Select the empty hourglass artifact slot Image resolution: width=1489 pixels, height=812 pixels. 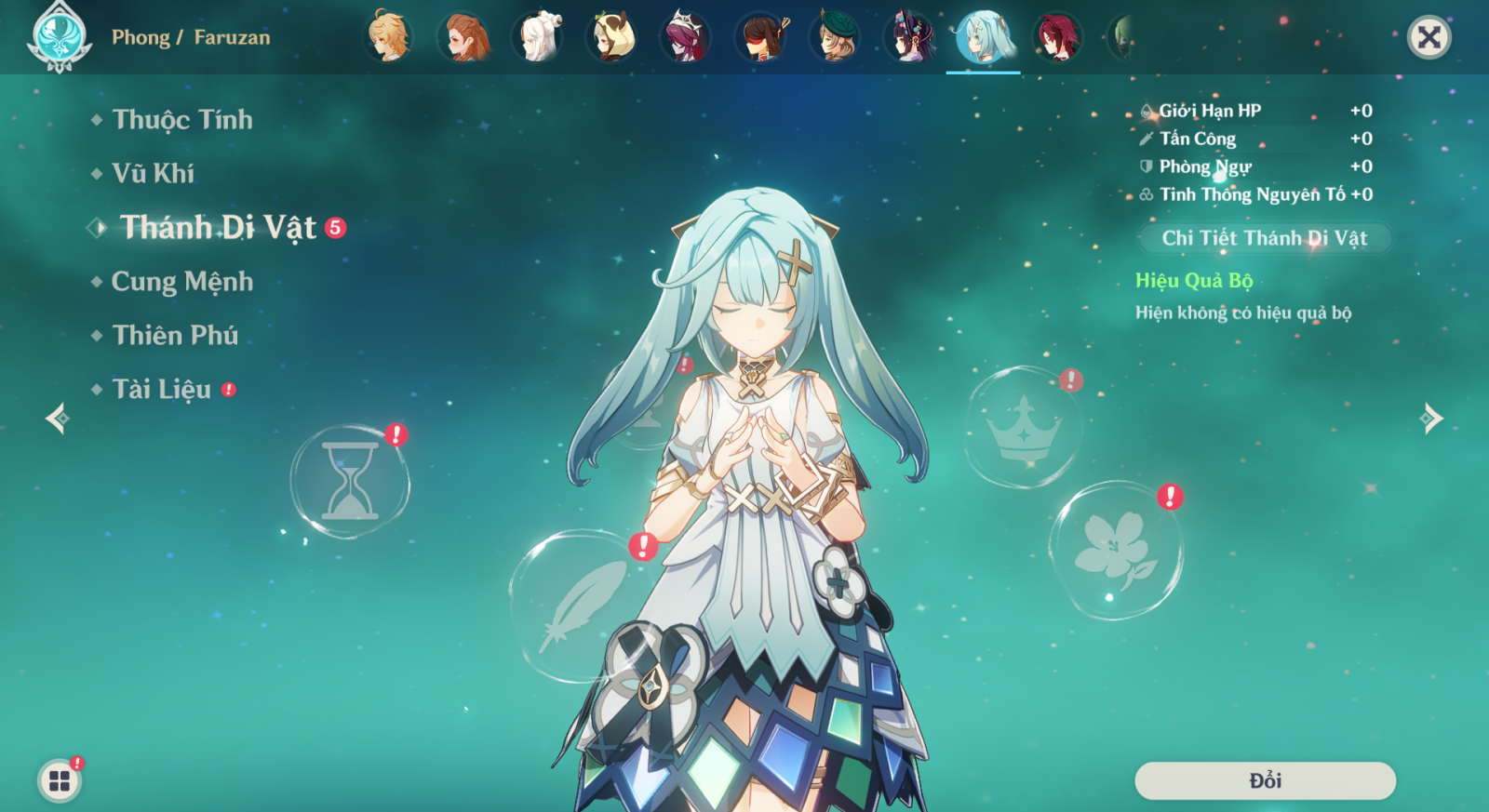350,482
